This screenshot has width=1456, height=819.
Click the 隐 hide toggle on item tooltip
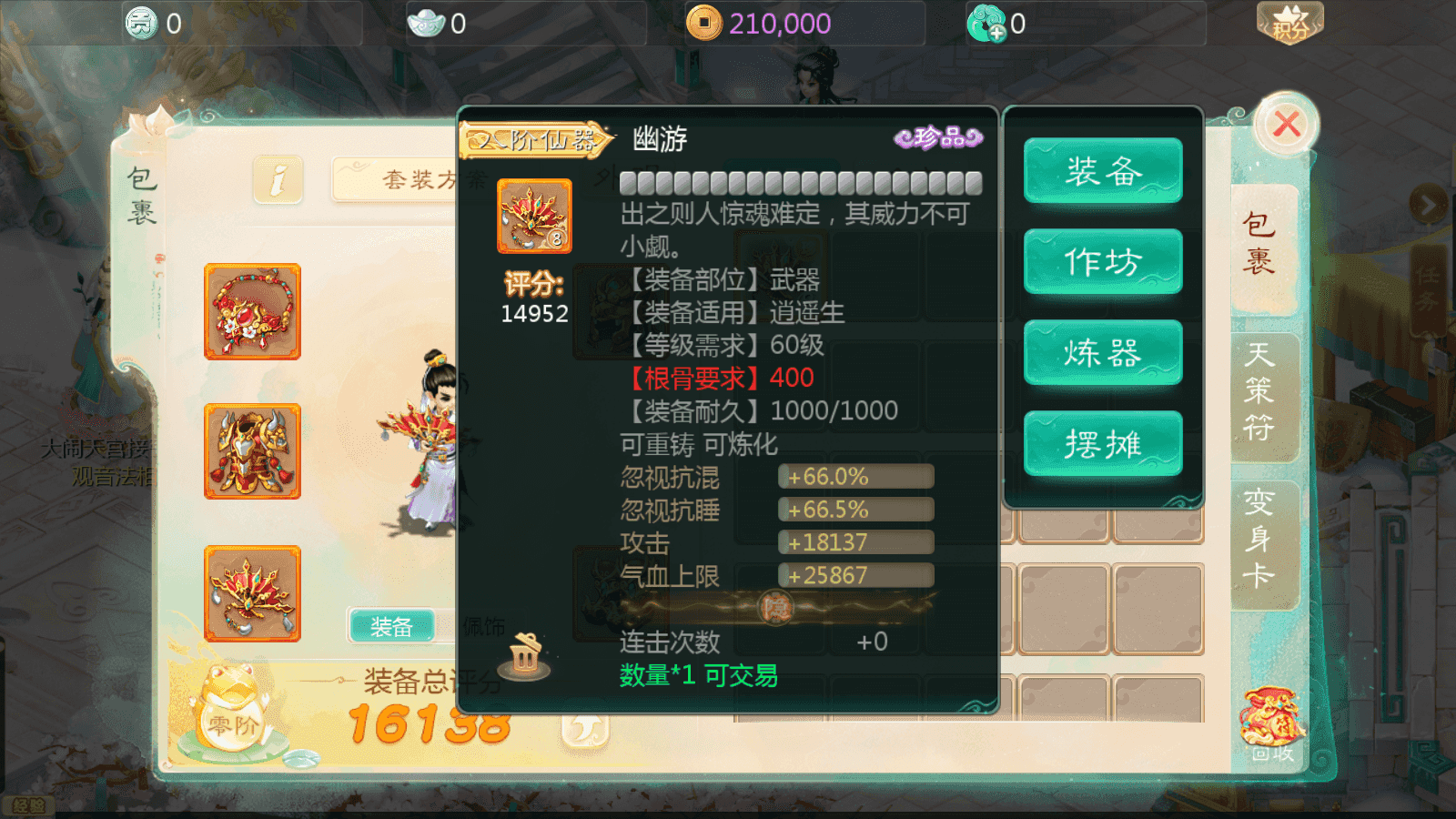[774, 607]
